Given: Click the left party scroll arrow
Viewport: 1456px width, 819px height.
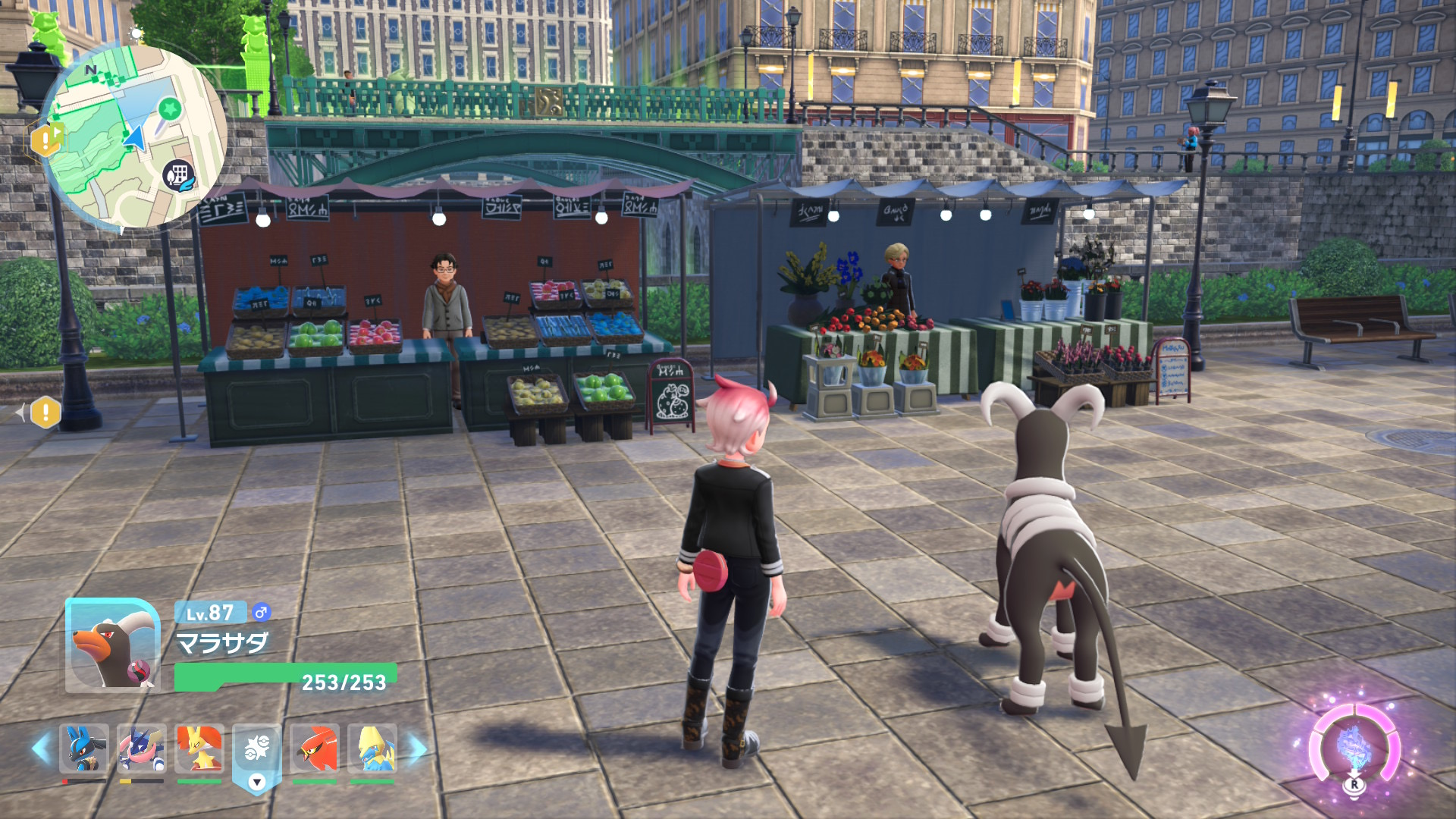Looking at the screenshot, I should pos(41,748).
